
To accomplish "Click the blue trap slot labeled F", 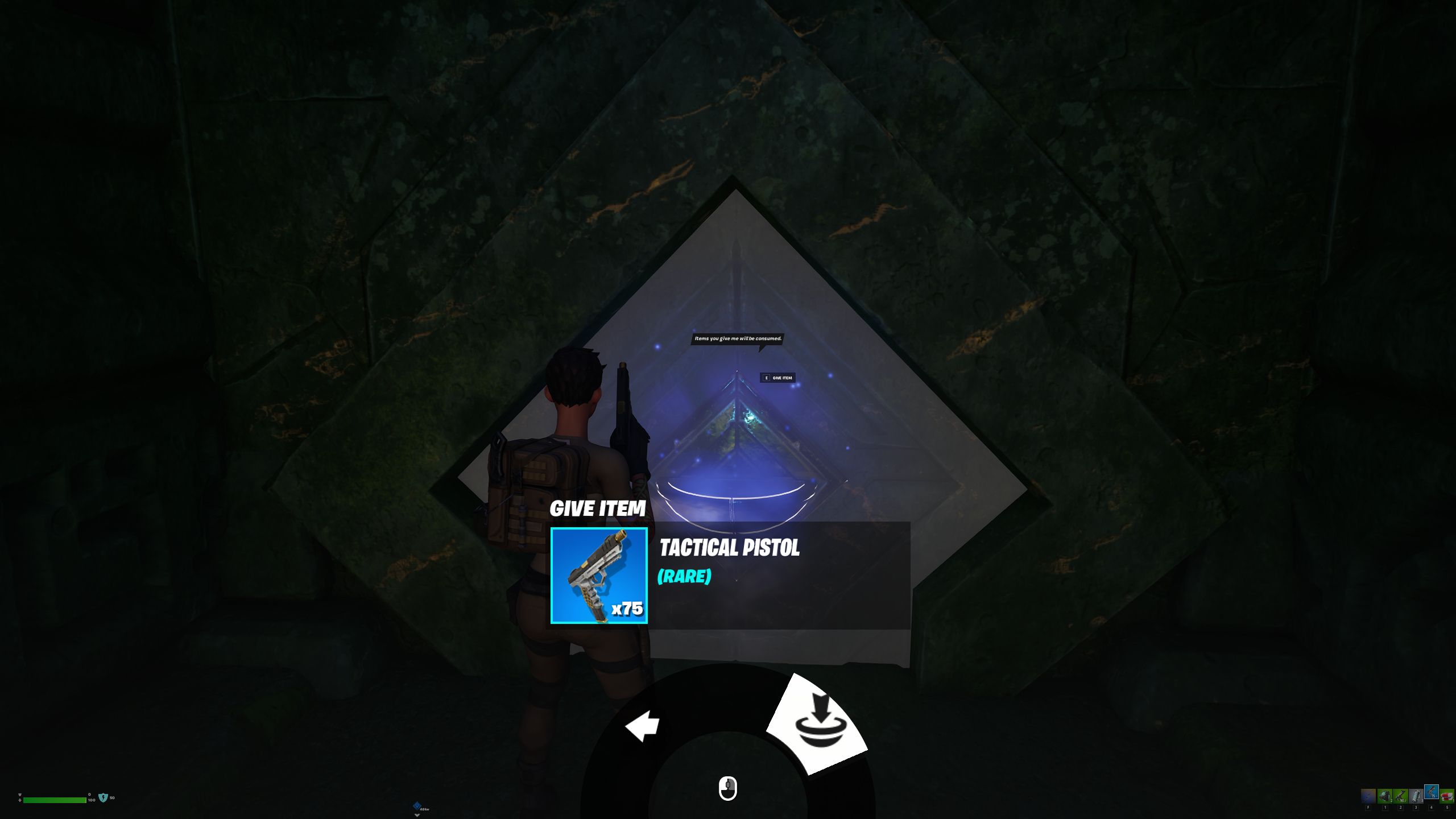I will (1368, 796).
